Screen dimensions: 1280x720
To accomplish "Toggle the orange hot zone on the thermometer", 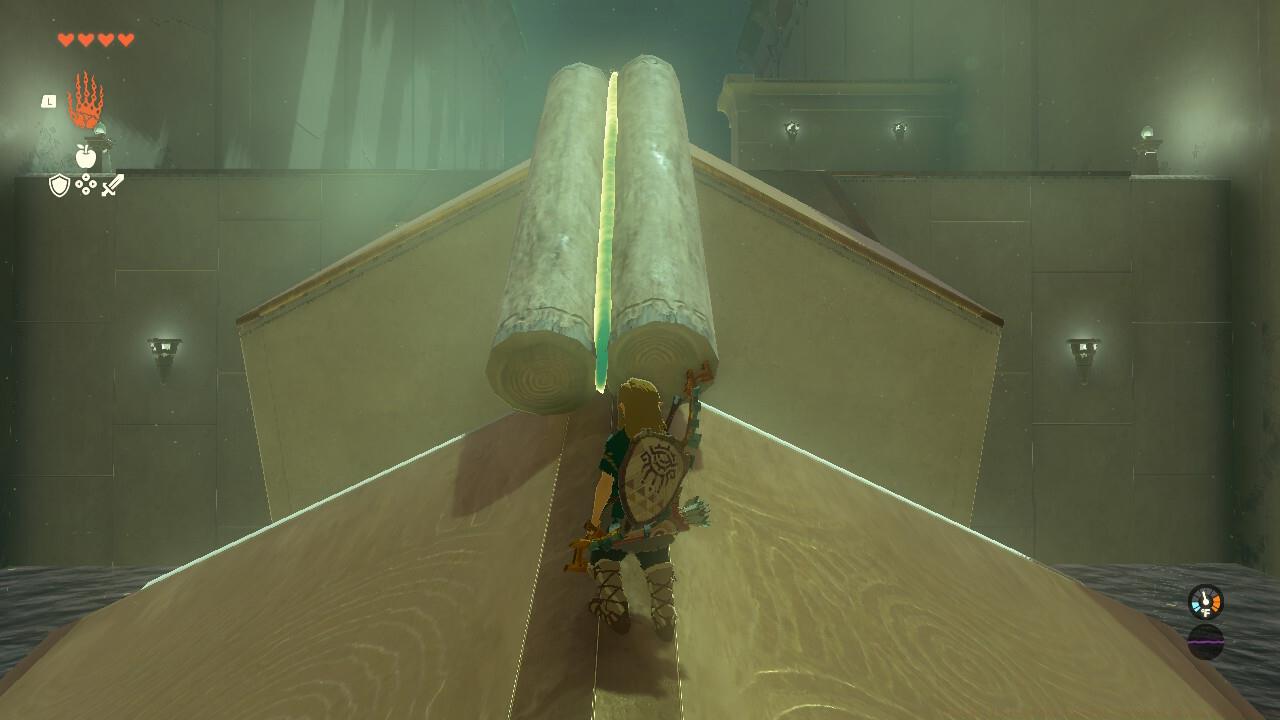I will point(1217,603).
